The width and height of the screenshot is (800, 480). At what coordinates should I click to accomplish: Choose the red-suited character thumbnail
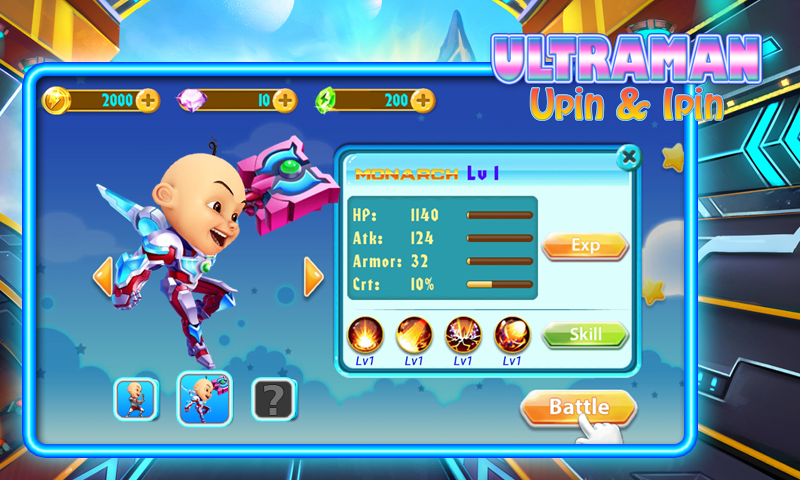pyautogui.click(x=135, y=398)
